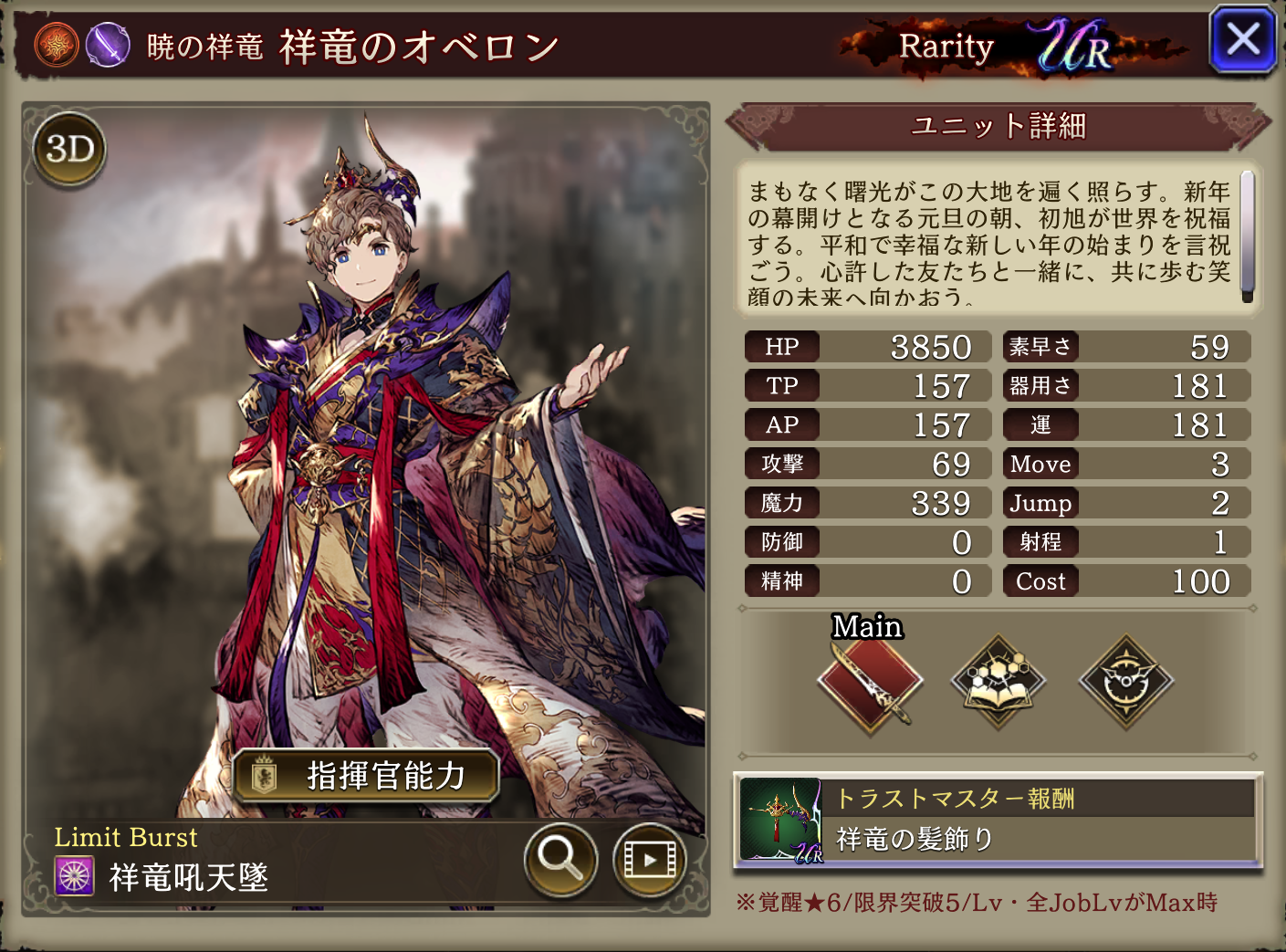Choose the clock sub-job icon
1286x952 pixels.
[1126, 682]
